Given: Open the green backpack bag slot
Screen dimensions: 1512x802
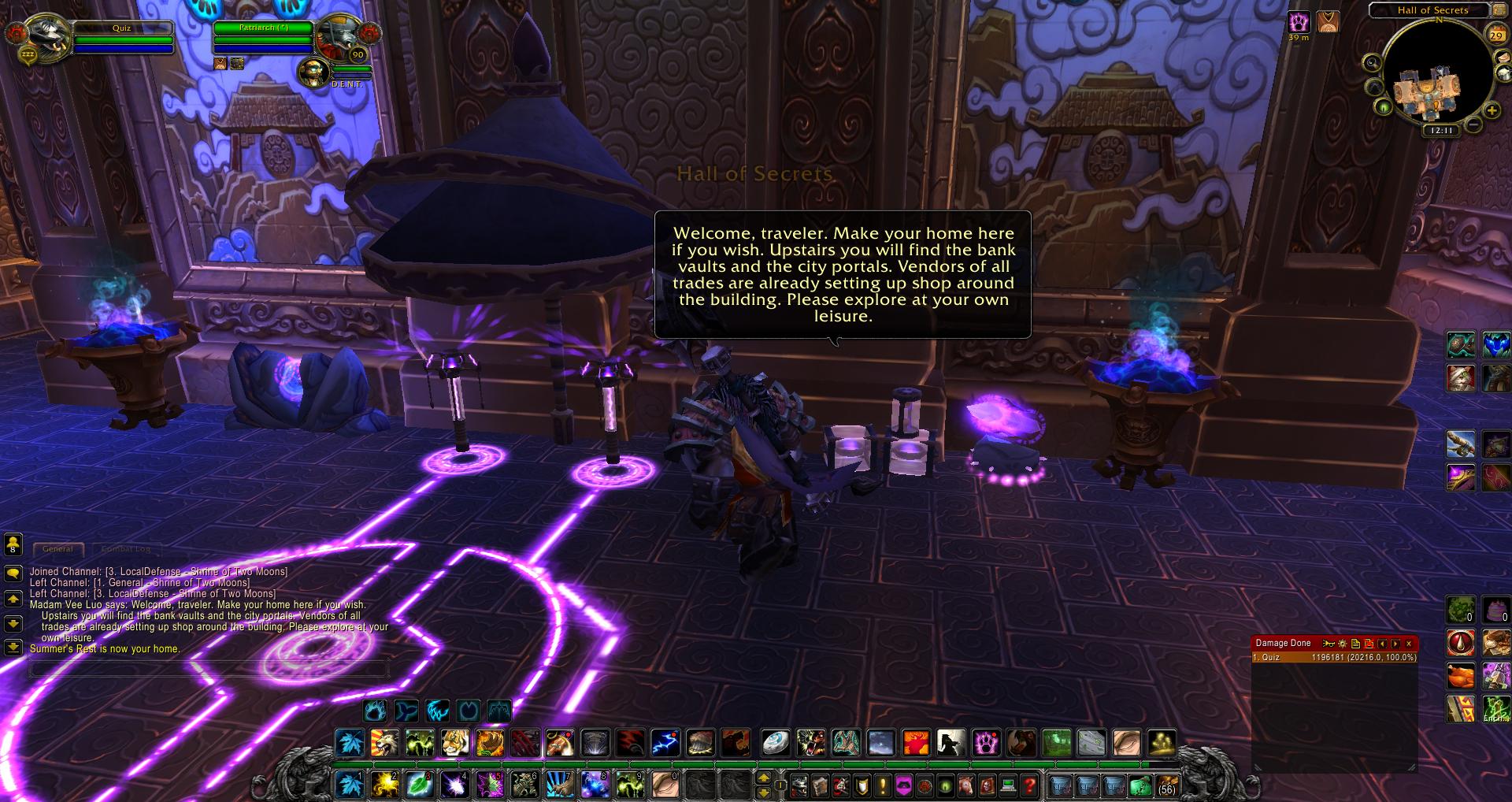Looking at the screenshot, I should pos(1140,785).
